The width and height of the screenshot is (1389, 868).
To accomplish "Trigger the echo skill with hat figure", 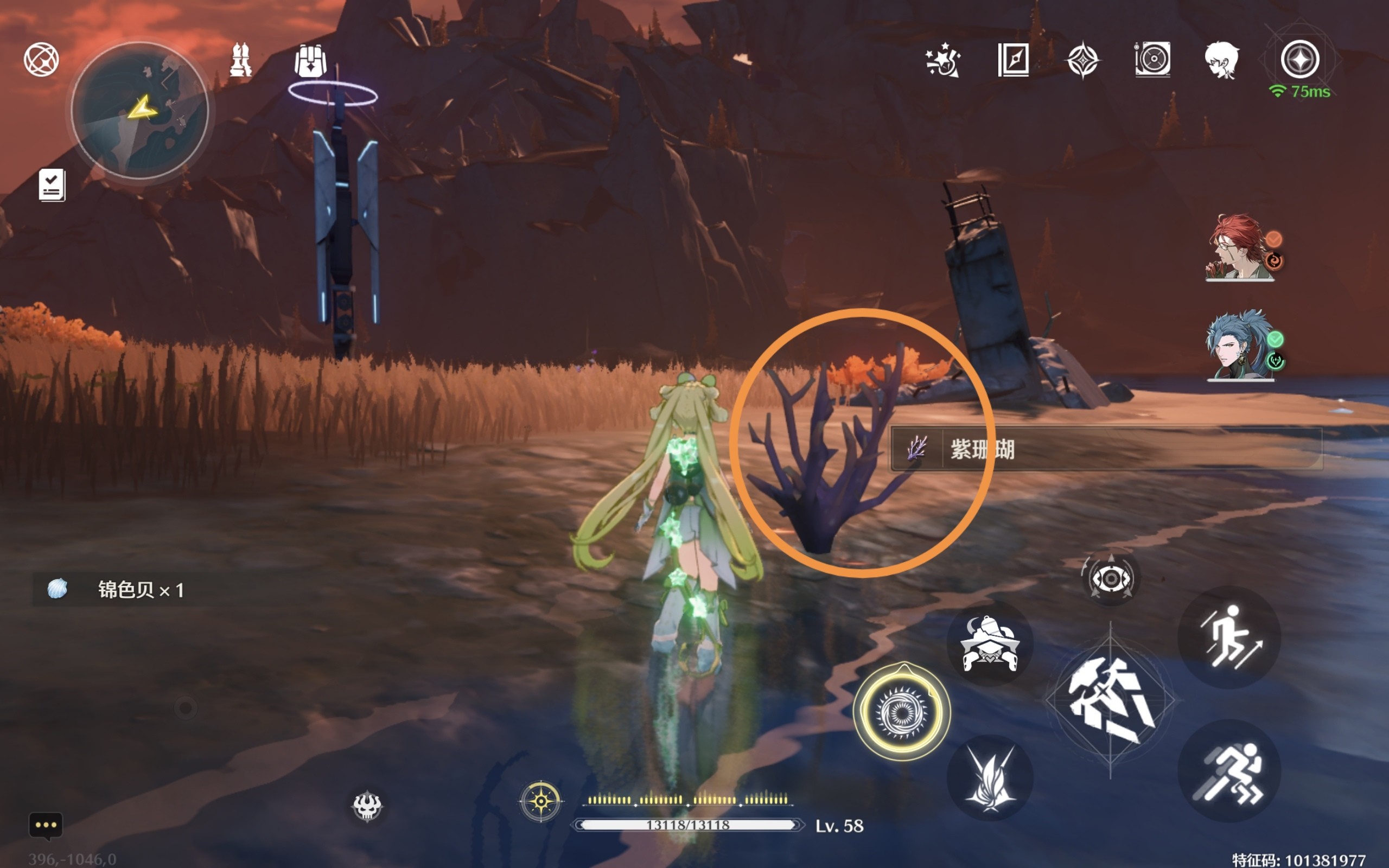I will (x=990, y=644).
